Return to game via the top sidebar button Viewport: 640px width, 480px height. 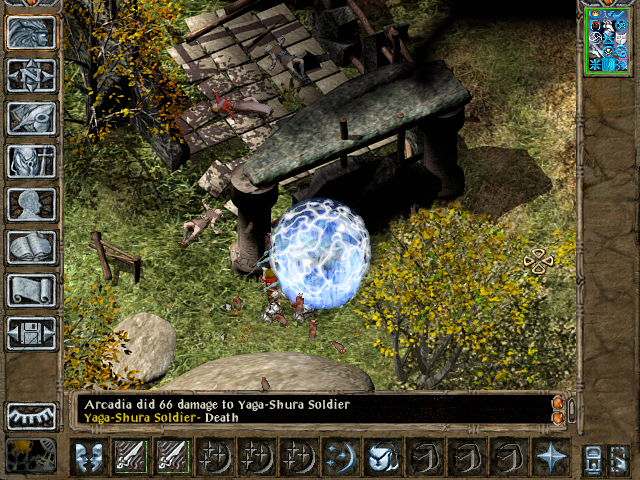tap(31, 32)
